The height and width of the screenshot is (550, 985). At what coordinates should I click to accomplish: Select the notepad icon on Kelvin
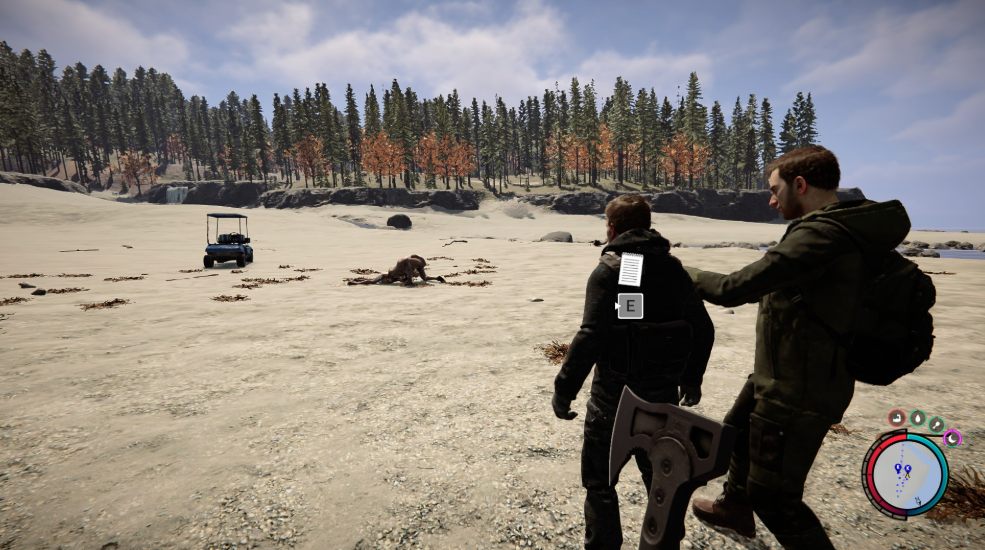point(630,269)
